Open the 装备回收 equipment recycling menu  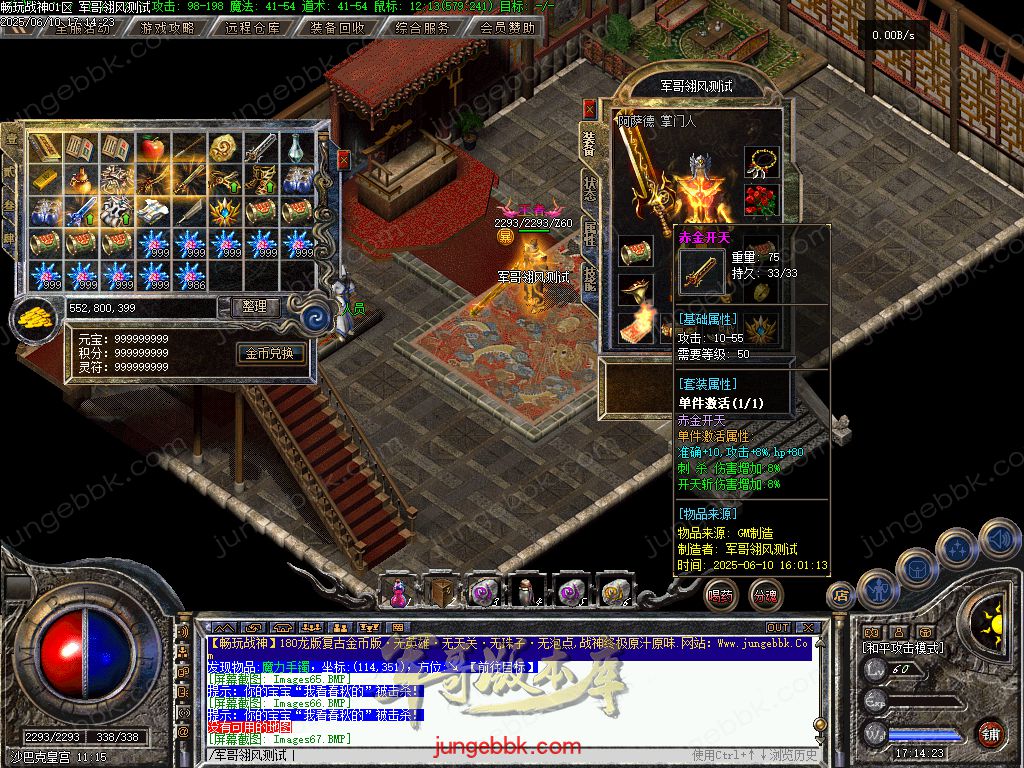tap(337, 28)
